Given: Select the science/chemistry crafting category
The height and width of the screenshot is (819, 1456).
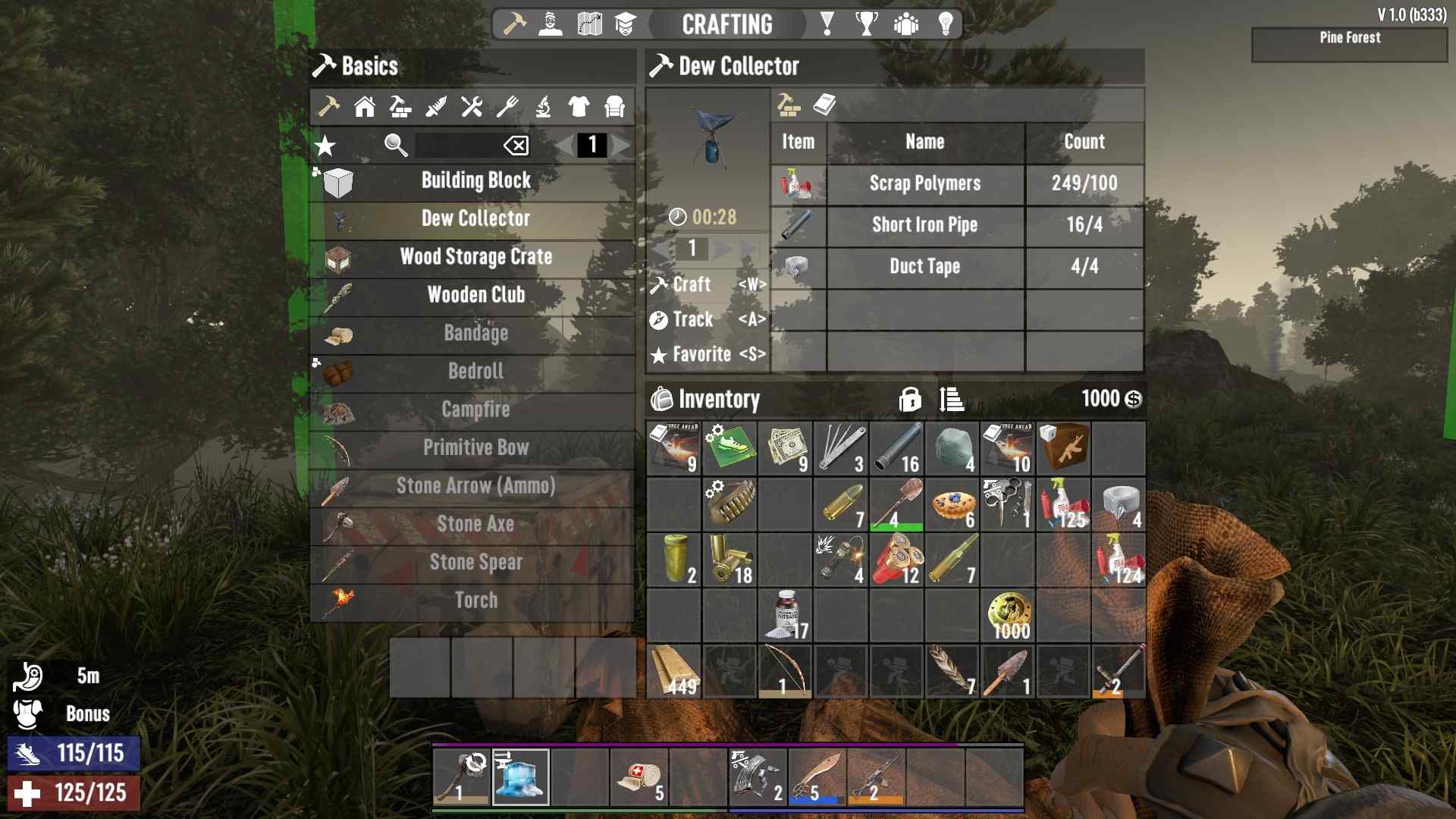Looking at the screenshot, I should click(544, 107).
